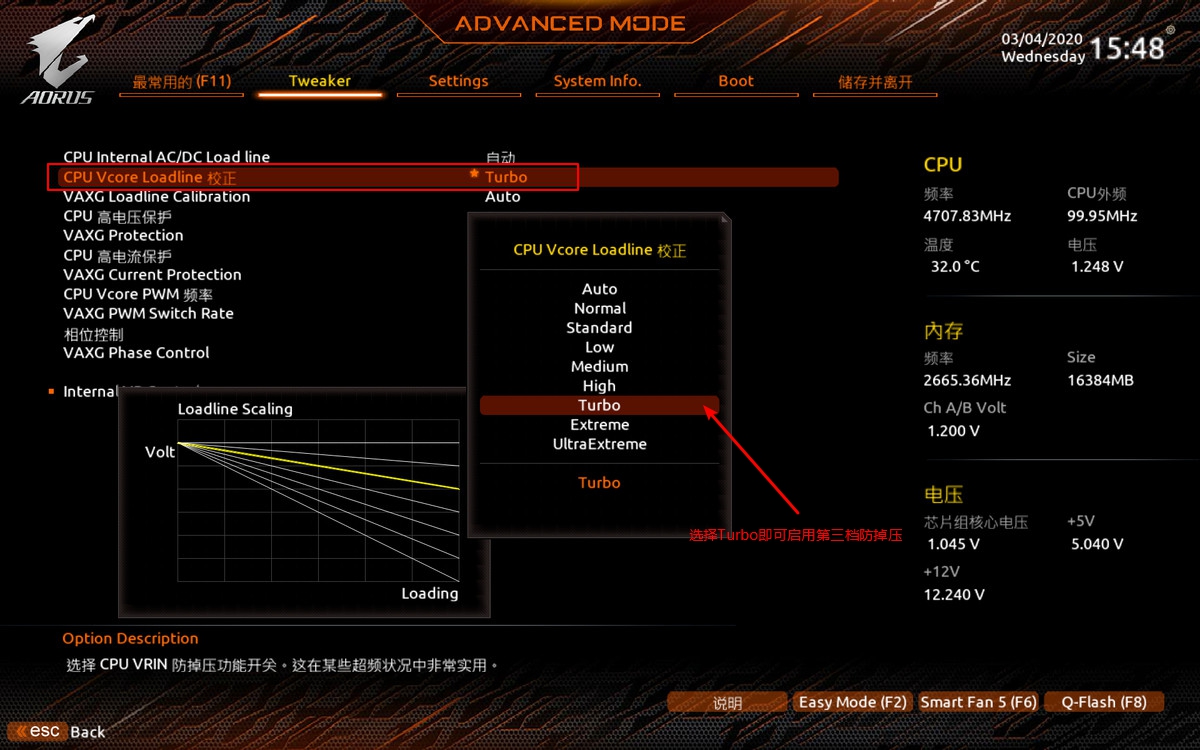Select Standard loadline calibration level
The height and width of the screenshot is (750, 1200).
click(599, 327)
